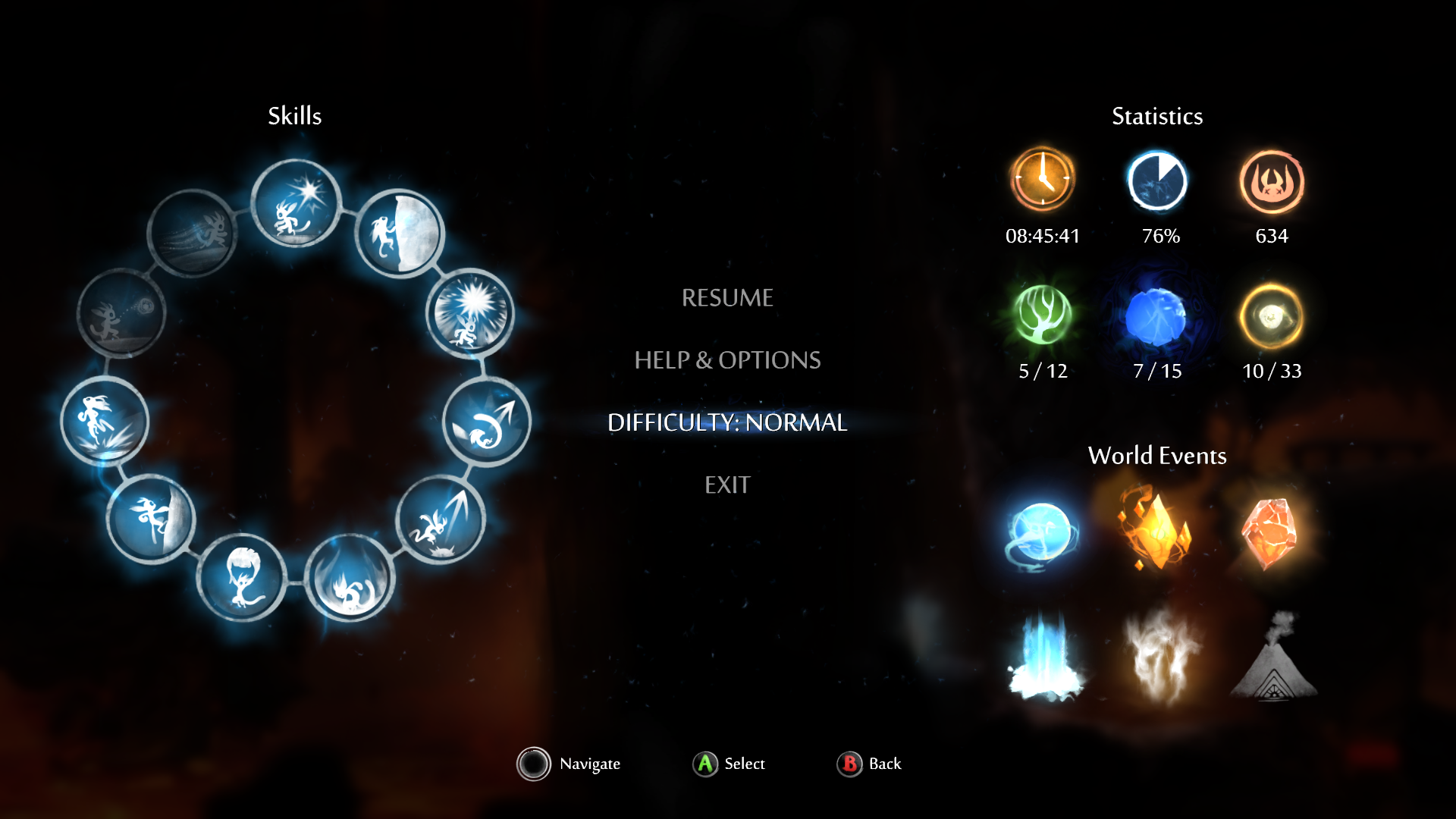
Task: Select the dimmed projectile-throw skill icon
Action: (121, 312)
